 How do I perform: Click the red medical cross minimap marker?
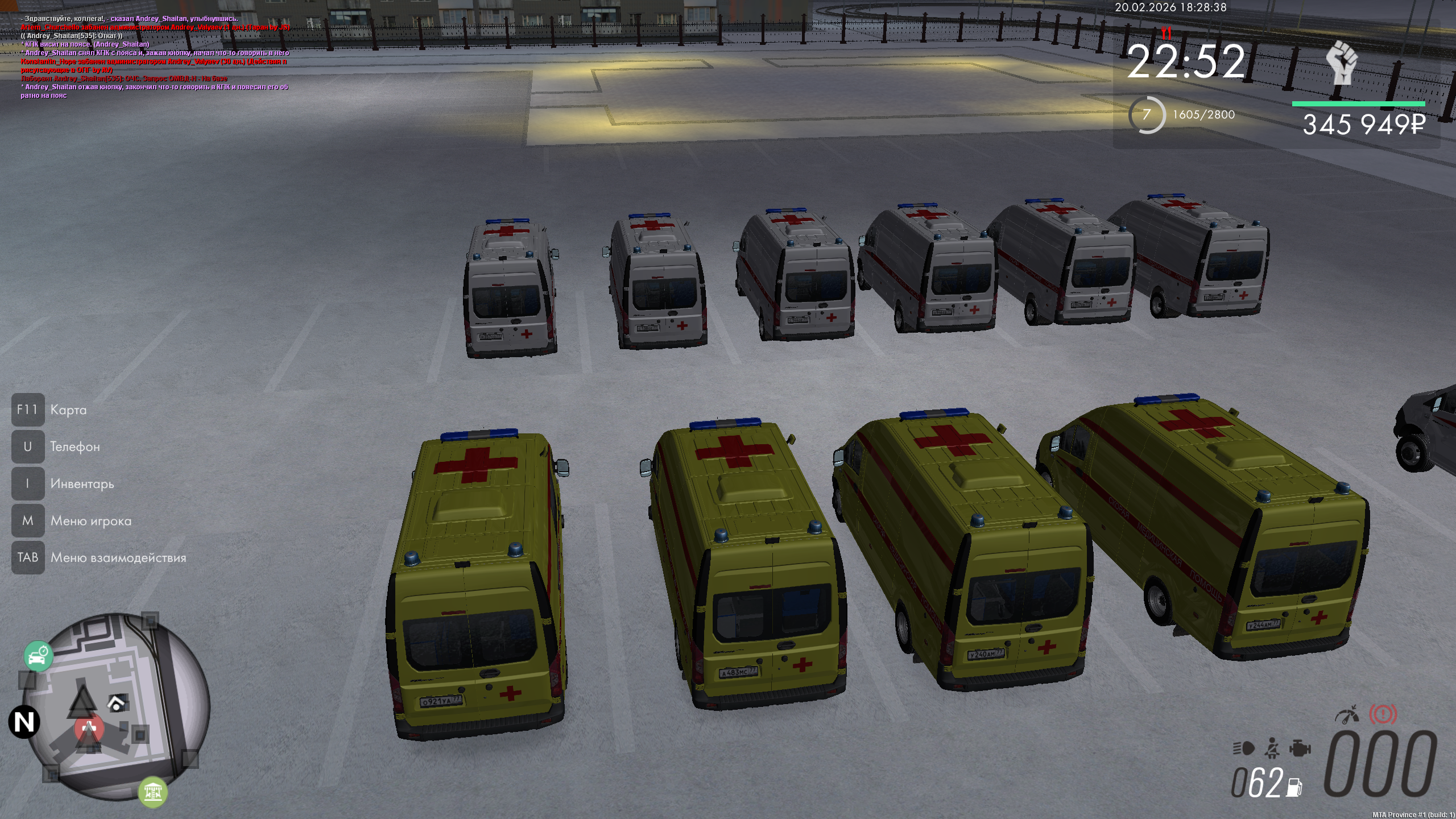coord(89,728)
